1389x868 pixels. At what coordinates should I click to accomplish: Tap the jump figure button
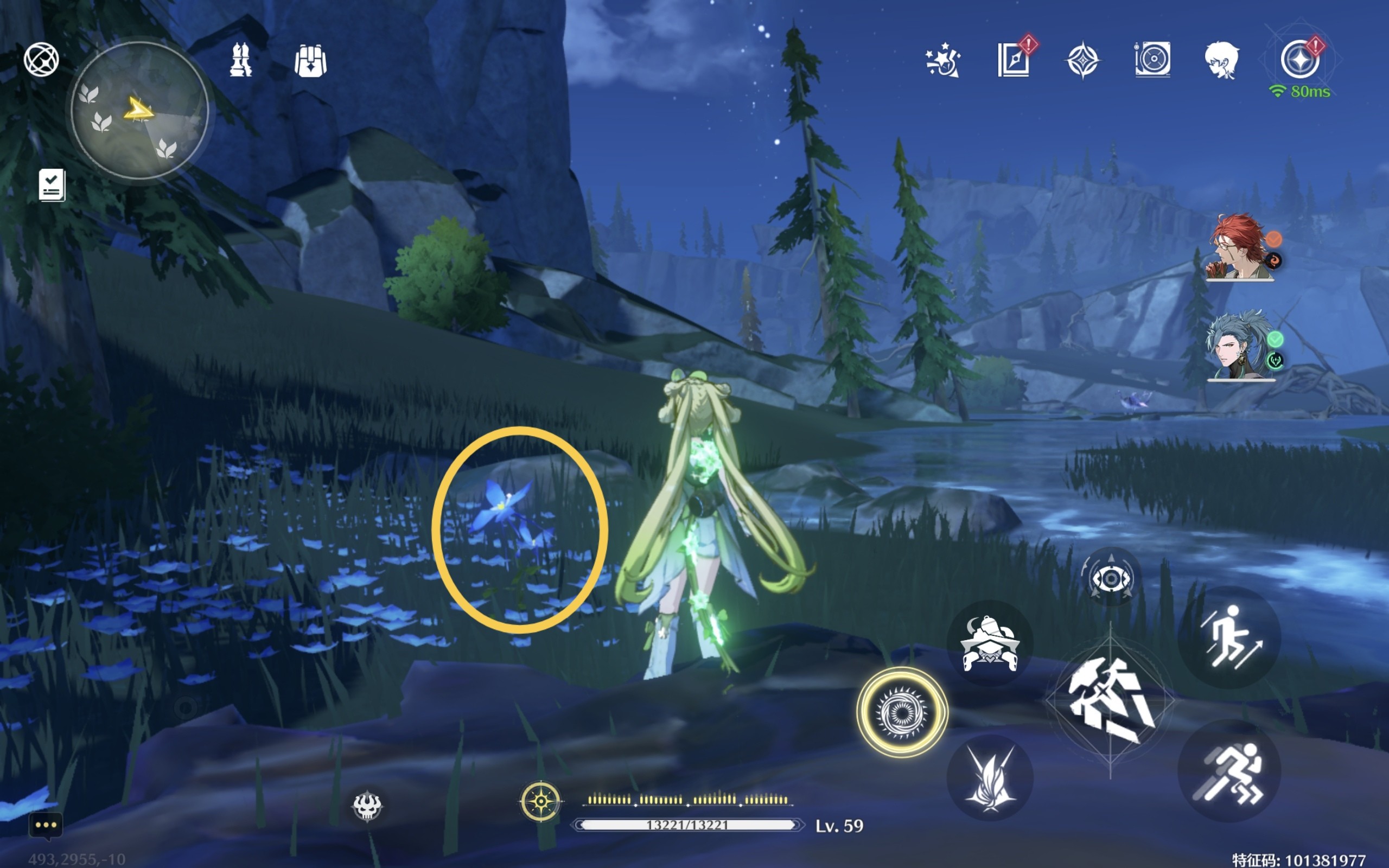(1229, 638)
